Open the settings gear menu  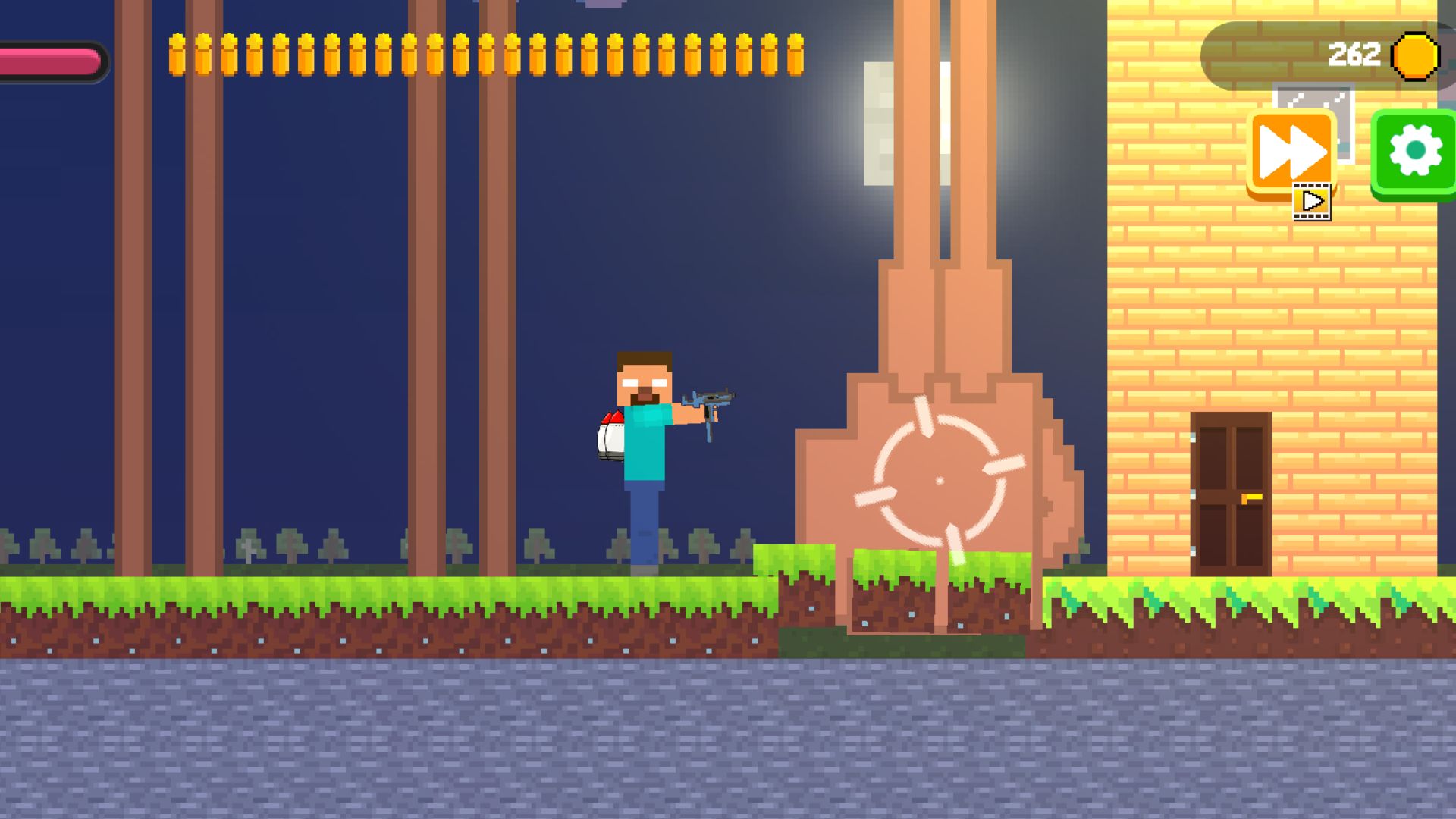click(1412, 149)
